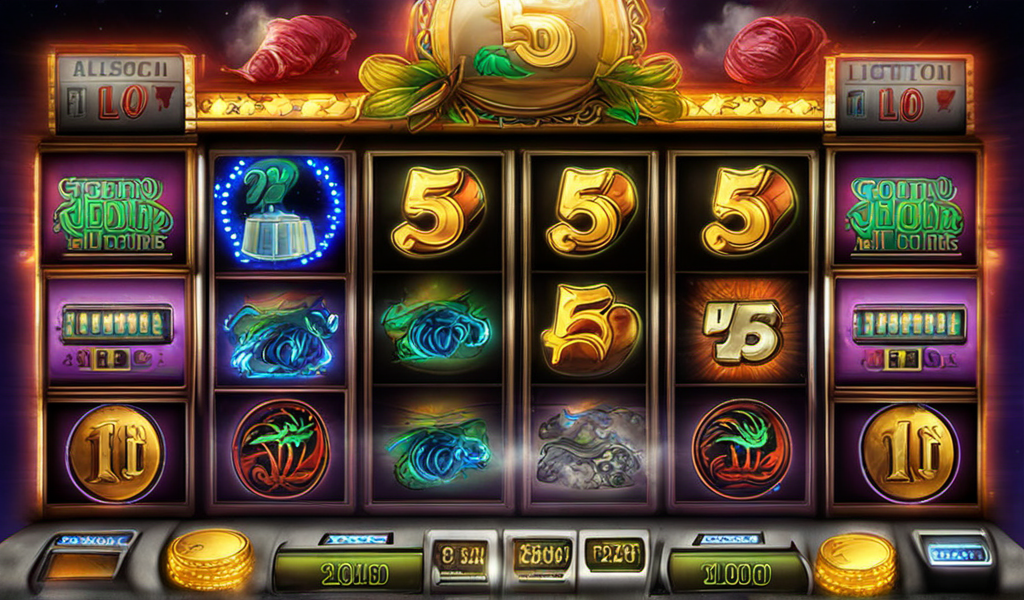Choose the gold 10 coin on the left panel
1024x600 pixels.
(114, 454)
